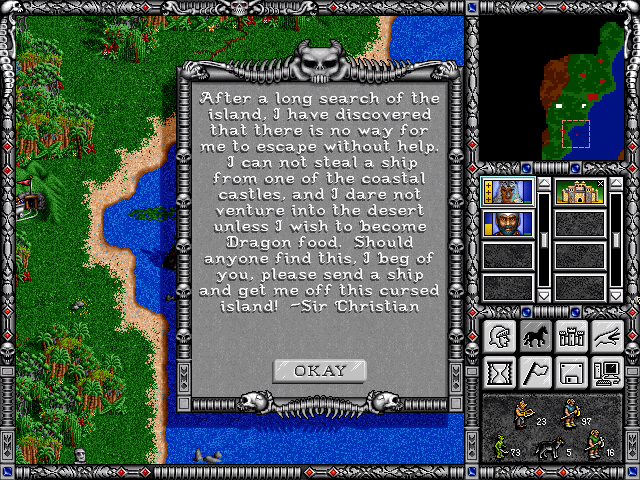Screen dimensions: 640x480
Task: Open adventure options with the flag button
Action: click(x=535, y=372)
